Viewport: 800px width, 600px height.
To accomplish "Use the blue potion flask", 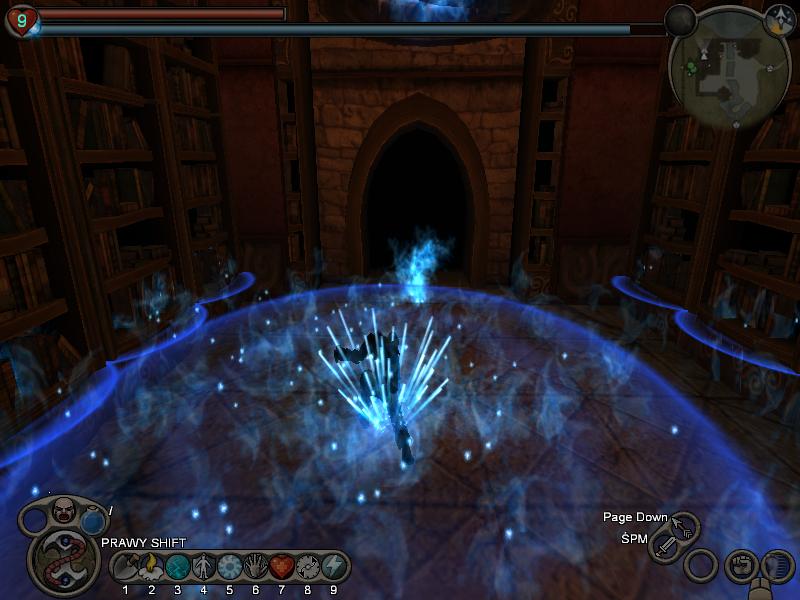I will click(x=93, y=521).
